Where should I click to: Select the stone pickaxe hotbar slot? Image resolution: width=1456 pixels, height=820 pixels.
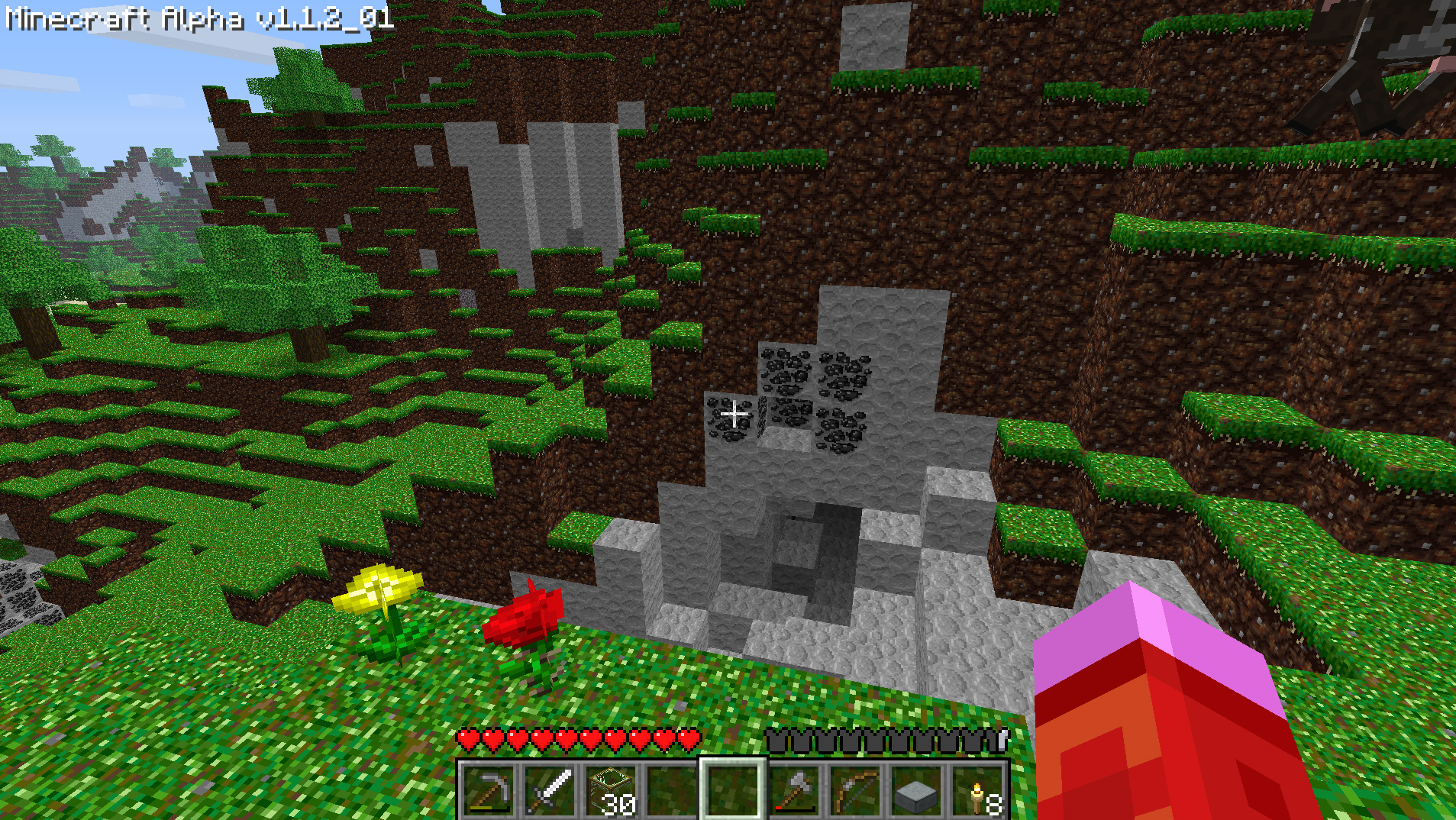click(489, 790)
